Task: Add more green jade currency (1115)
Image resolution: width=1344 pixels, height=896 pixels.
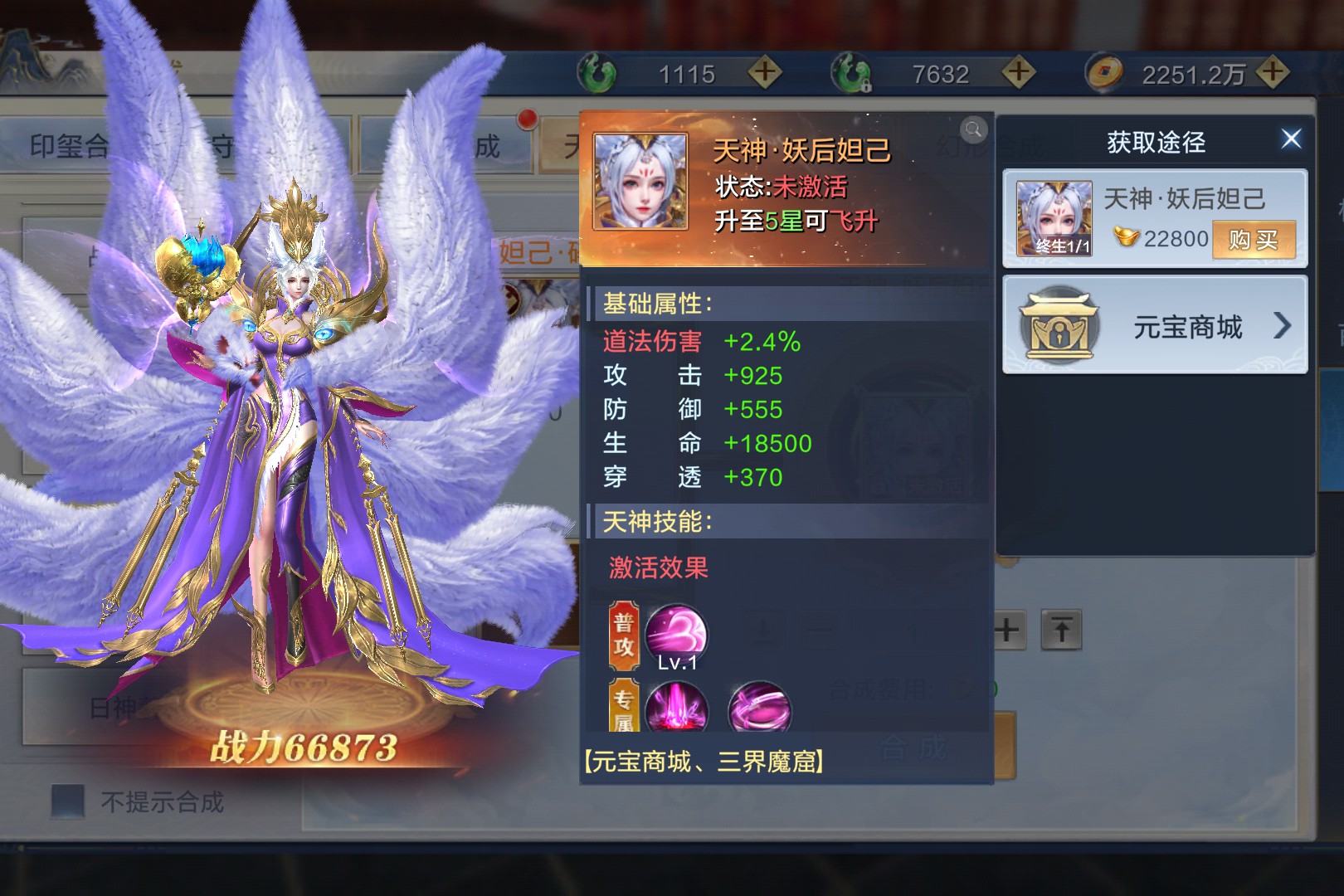Action: pos(764,73)
